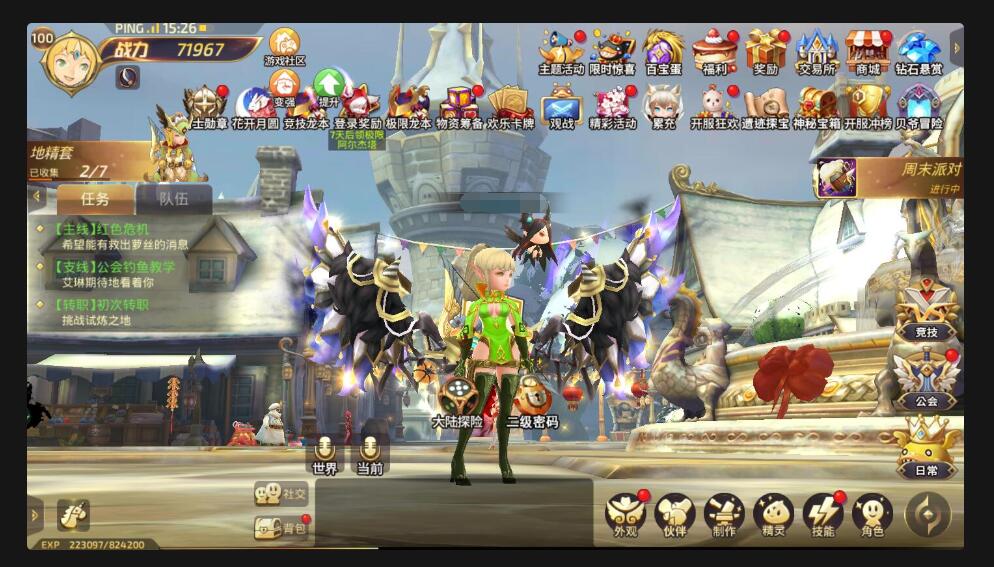This screenshot has width=994, height=567.
Task: Open the 背包 backpack
Action: pyautogui.click(x=282, y=527)
